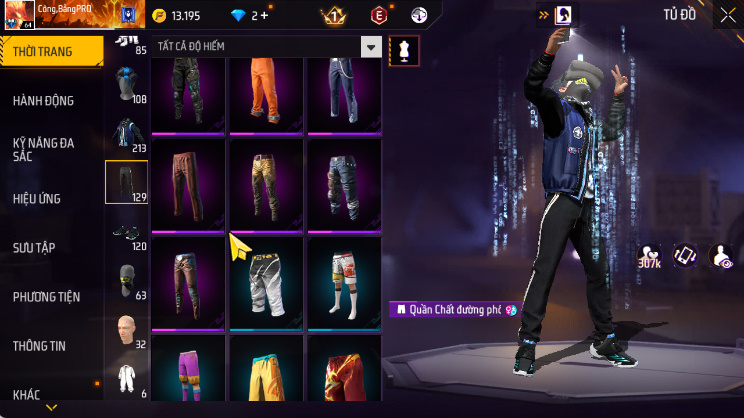744x418 pixels.
Task: Open the shoes category with 120 items
Action: coord(126,233)
